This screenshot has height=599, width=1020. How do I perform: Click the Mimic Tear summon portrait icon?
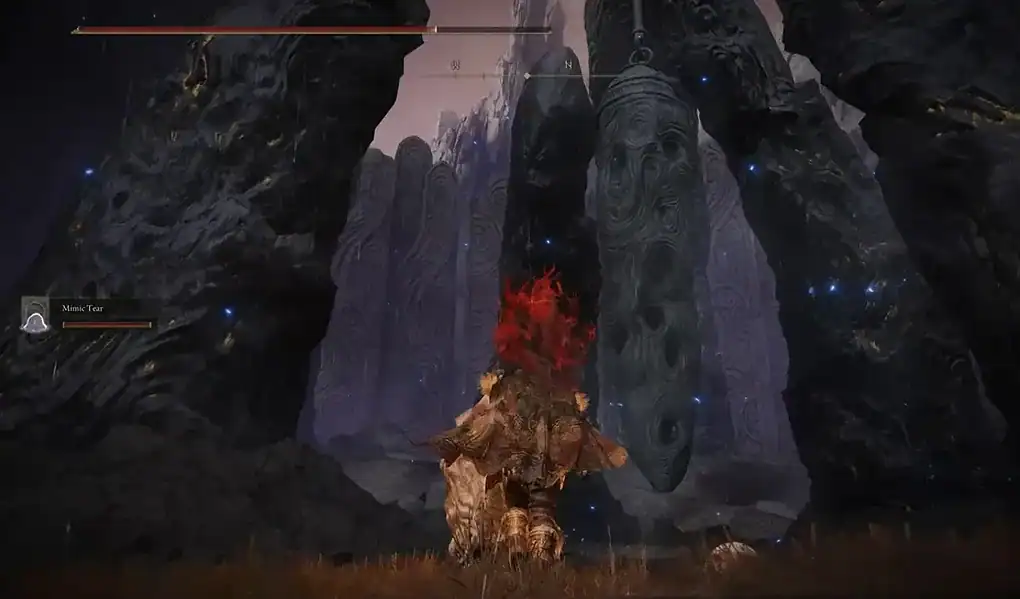35,314
